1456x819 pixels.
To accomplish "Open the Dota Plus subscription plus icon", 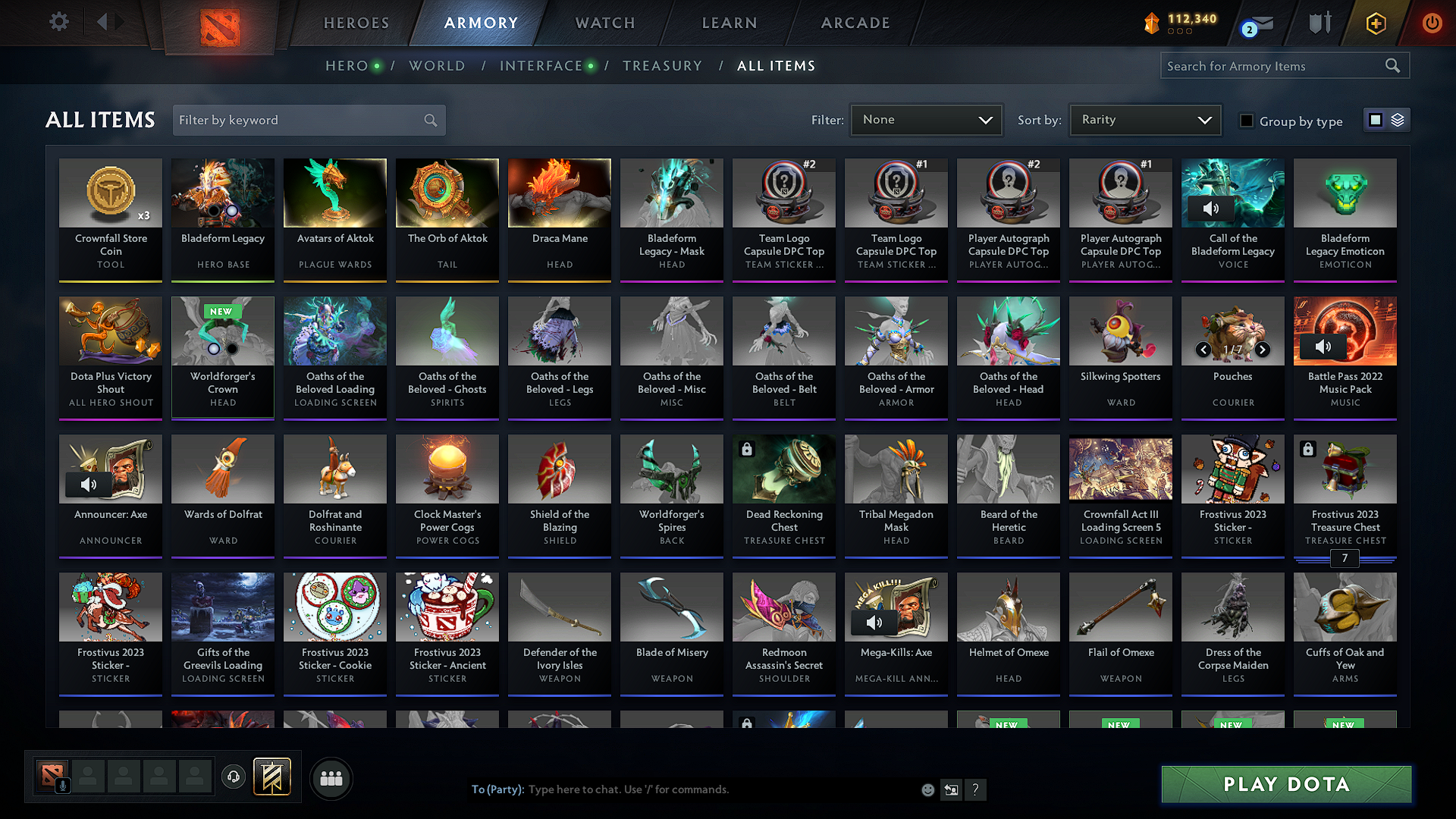I will coord(1376,24).
